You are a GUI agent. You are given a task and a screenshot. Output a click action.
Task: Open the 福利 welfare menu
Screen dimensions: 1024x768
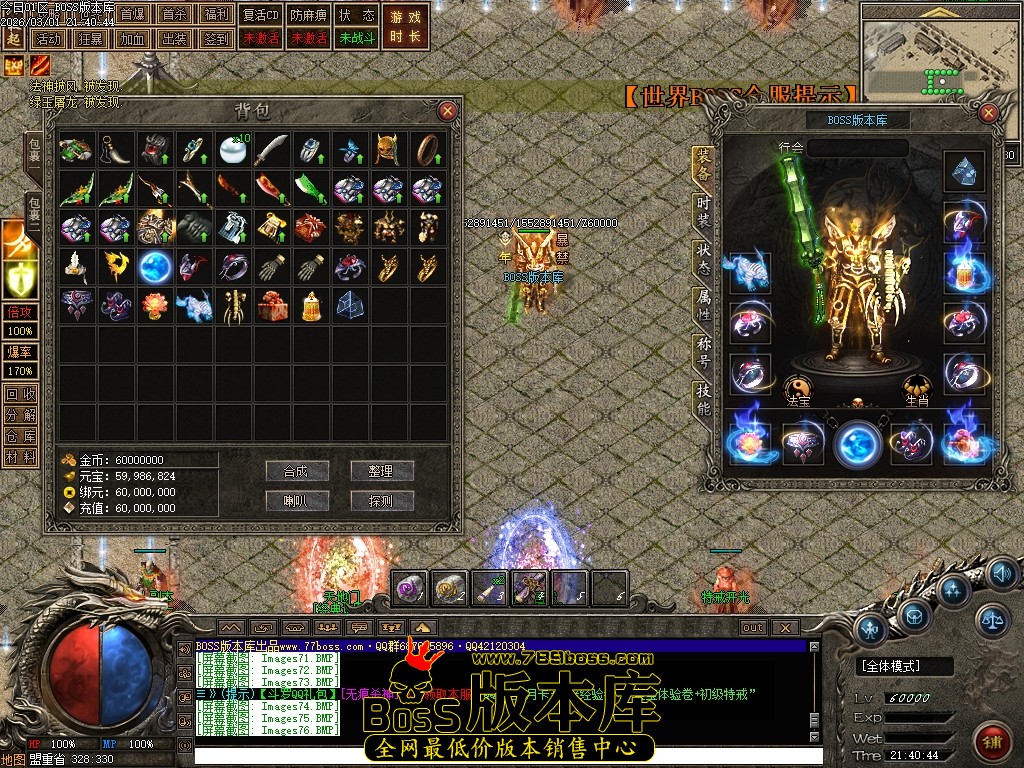click(x=215, y=15)
